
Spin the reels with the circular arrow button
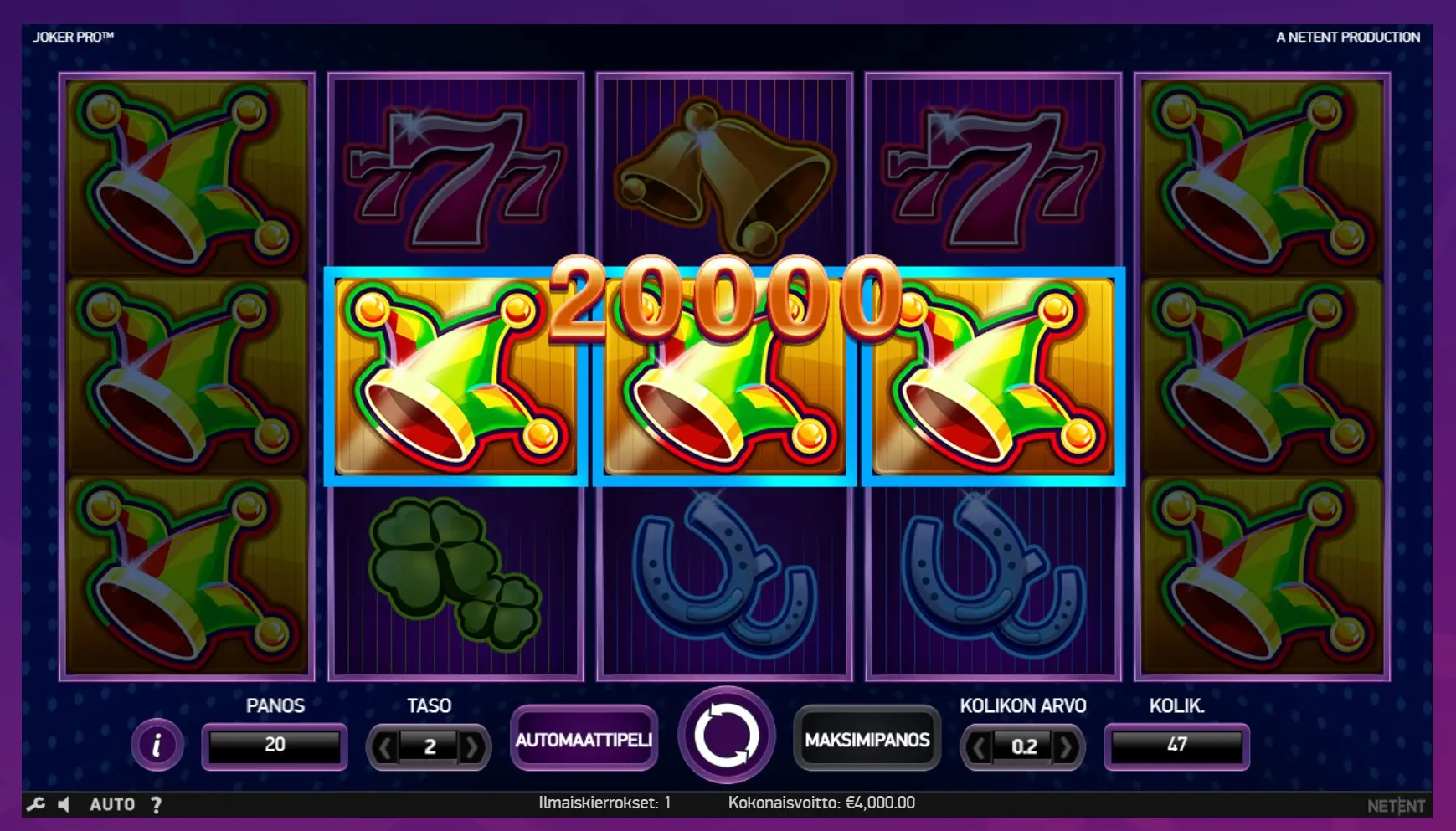pos(726,736)
